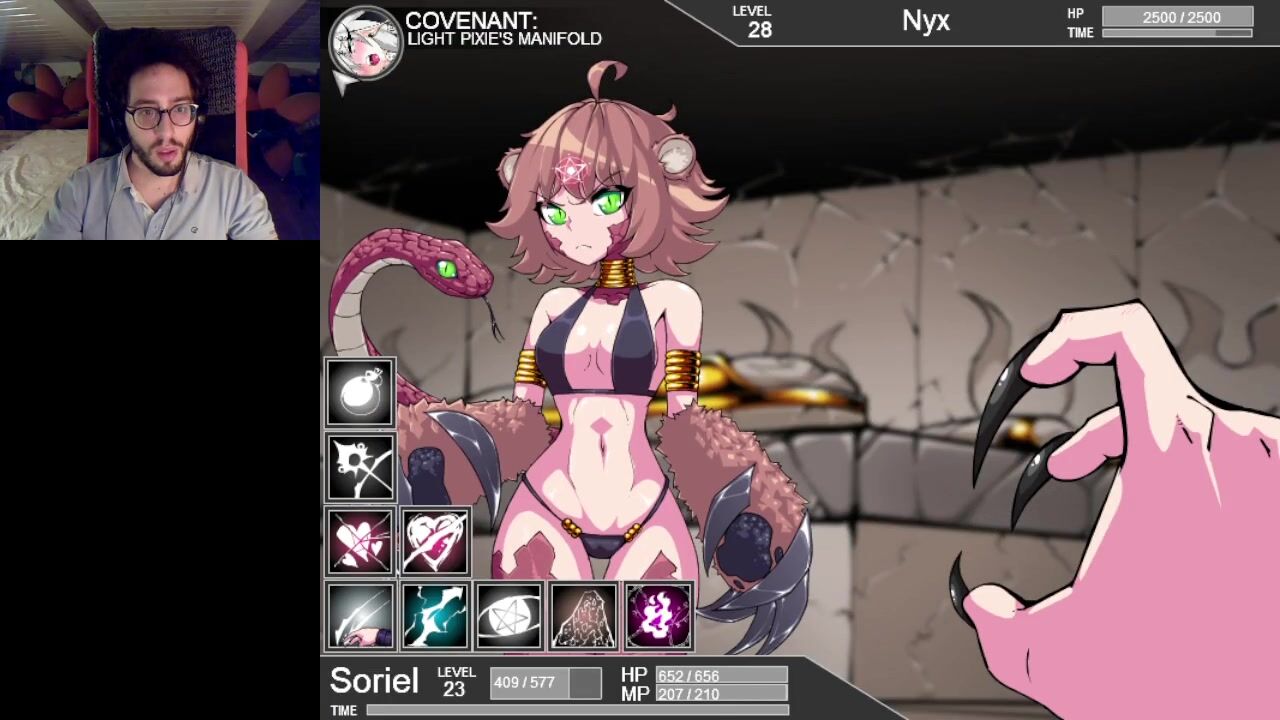Use the round potion flask item
Screen dimensions: 1280x720
click(360, 393)
